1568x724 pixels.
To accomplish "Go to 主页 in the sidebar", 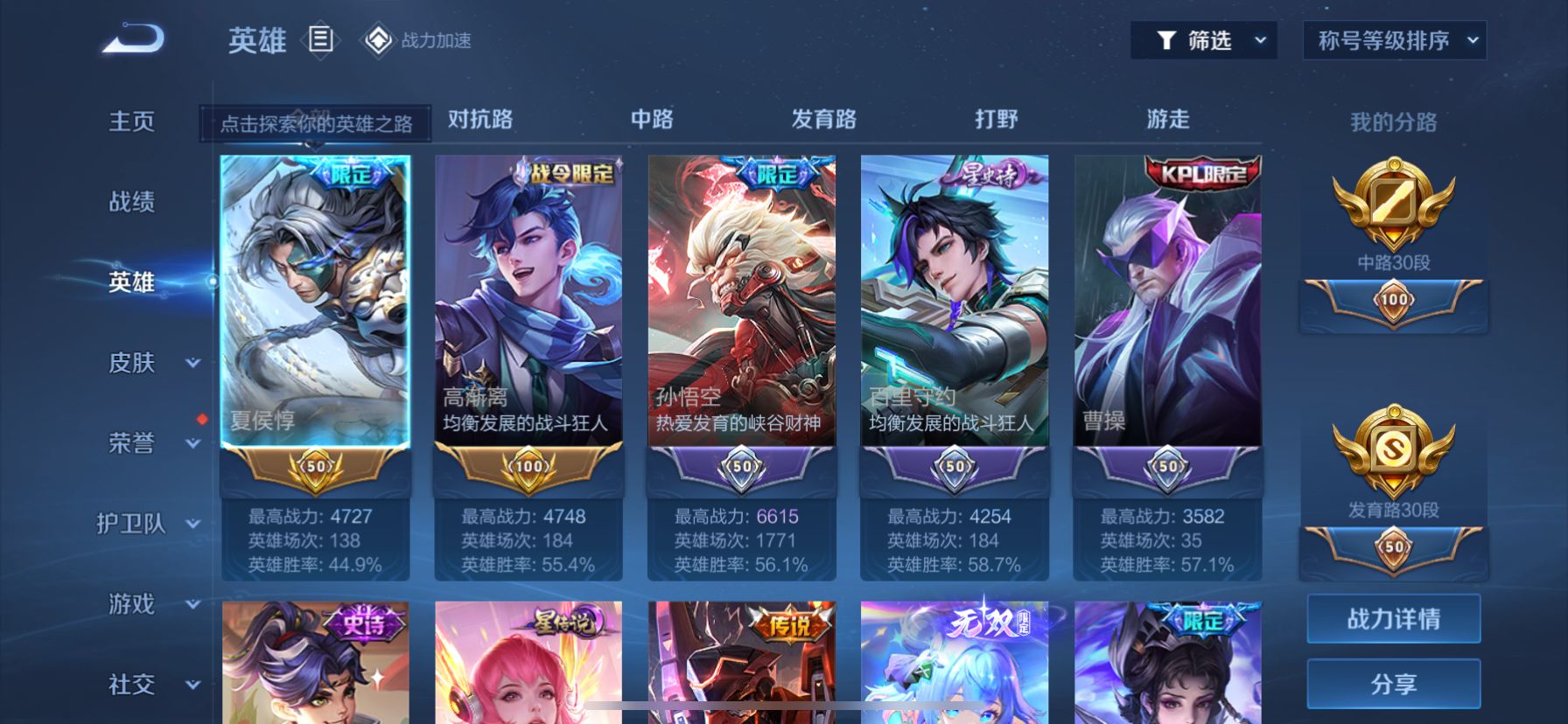I will click(131, 122).
